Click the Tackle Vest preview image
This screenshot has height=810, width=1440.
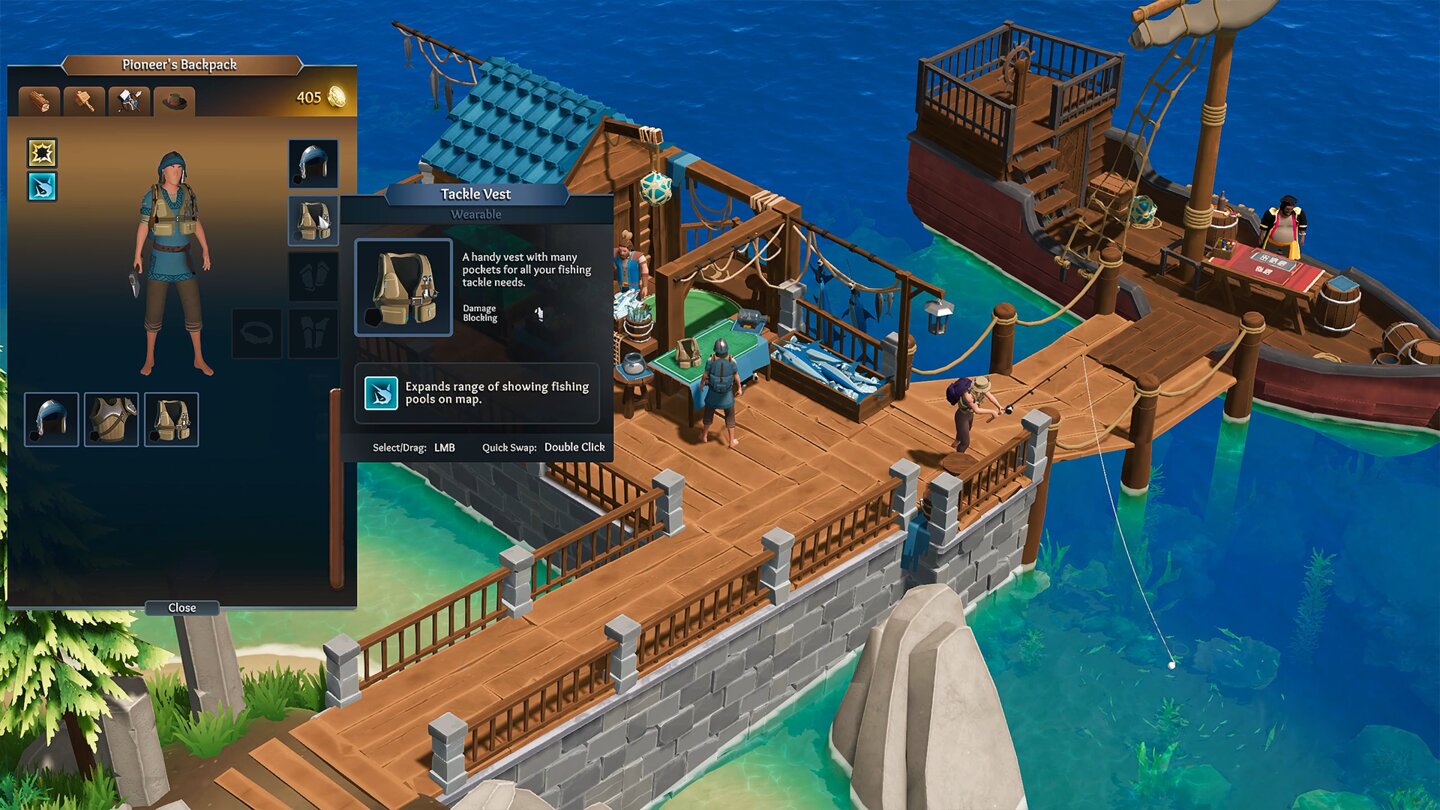(x=404, y=285)
